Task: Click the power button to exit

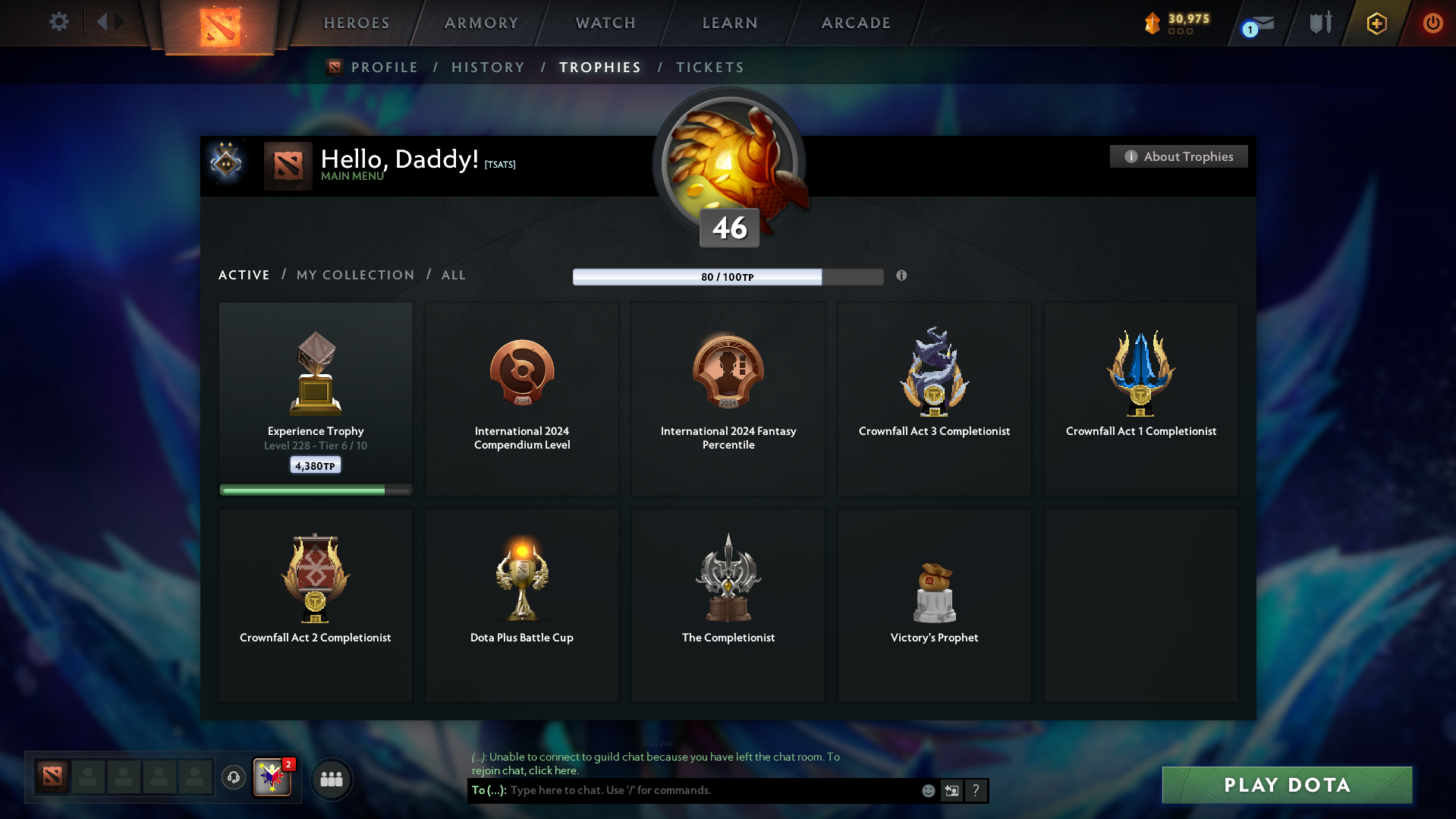Action: (x=1432, y=23)
